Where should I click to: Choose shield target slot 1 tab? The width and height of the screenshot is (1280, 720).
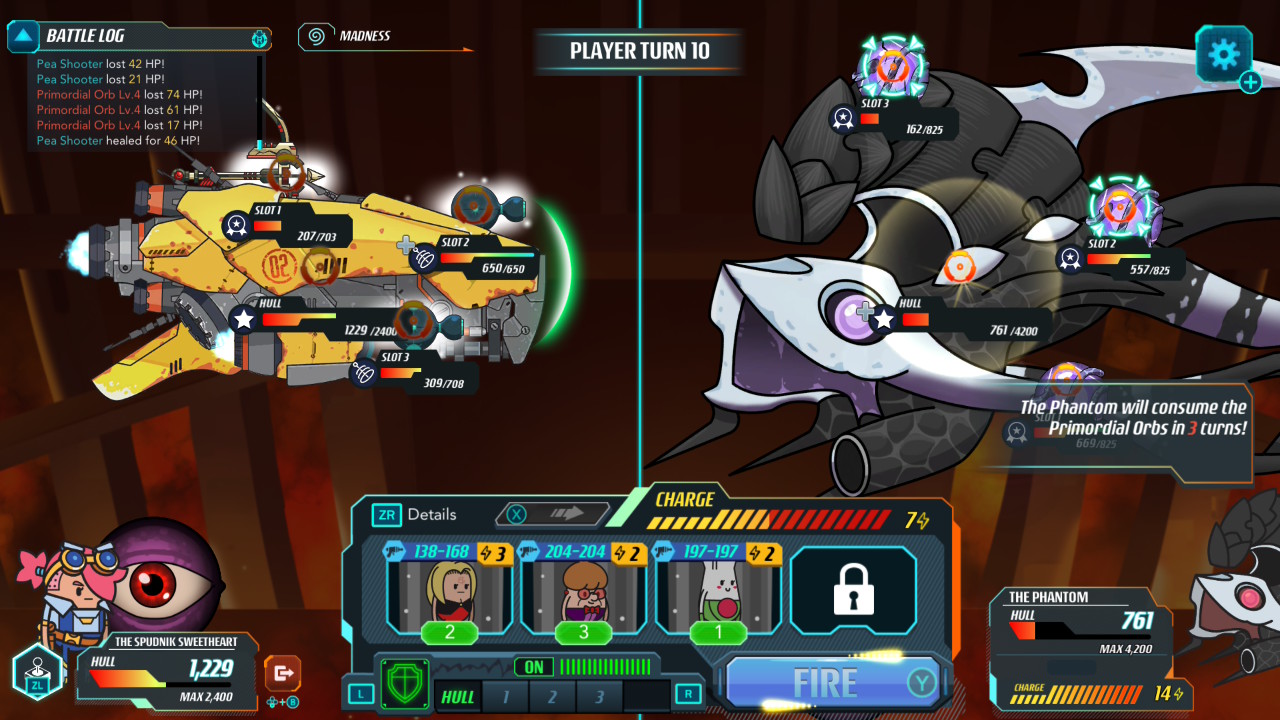pyautogui.click(x=507, y=696)
